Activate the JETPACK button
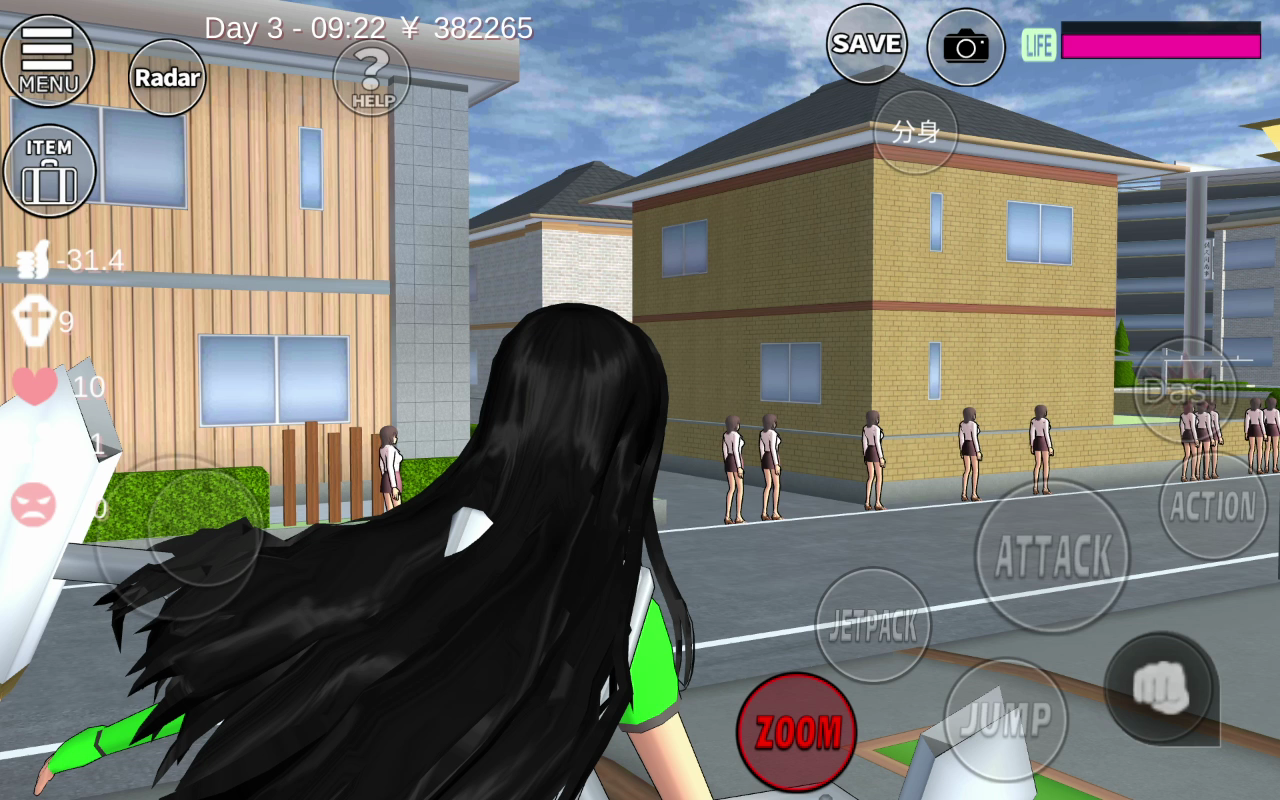 (x=873, y=626)
